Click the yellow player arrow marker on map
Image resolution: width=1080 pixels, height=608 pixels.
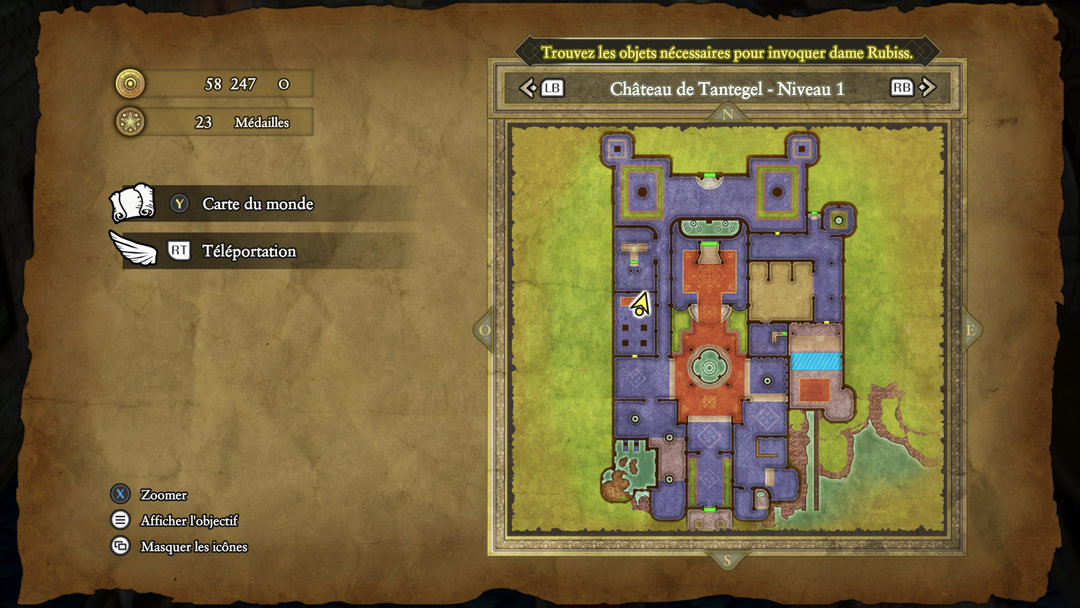640,303
